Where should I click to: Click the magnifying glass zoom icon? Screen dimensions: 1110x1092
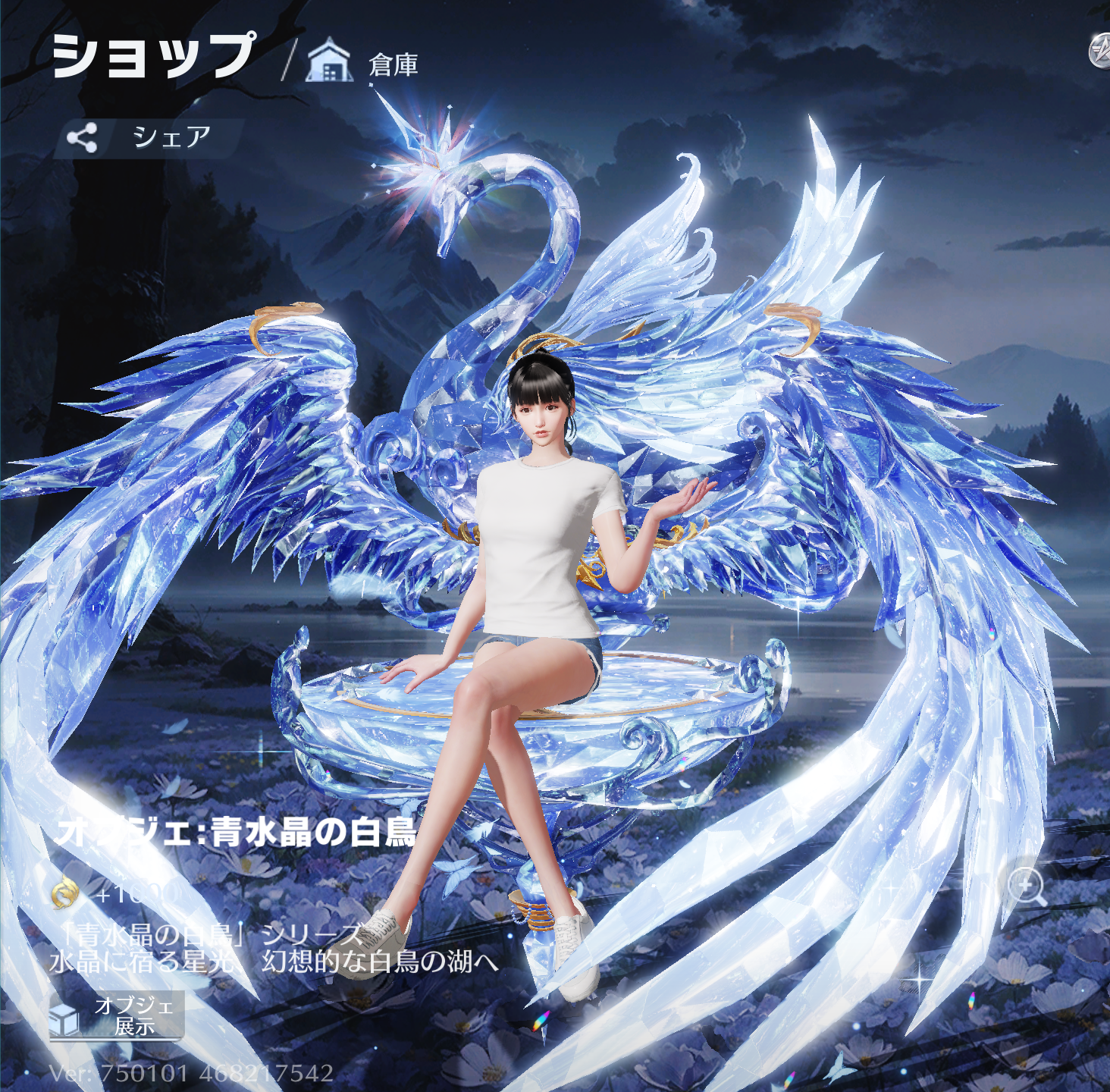1027,885
